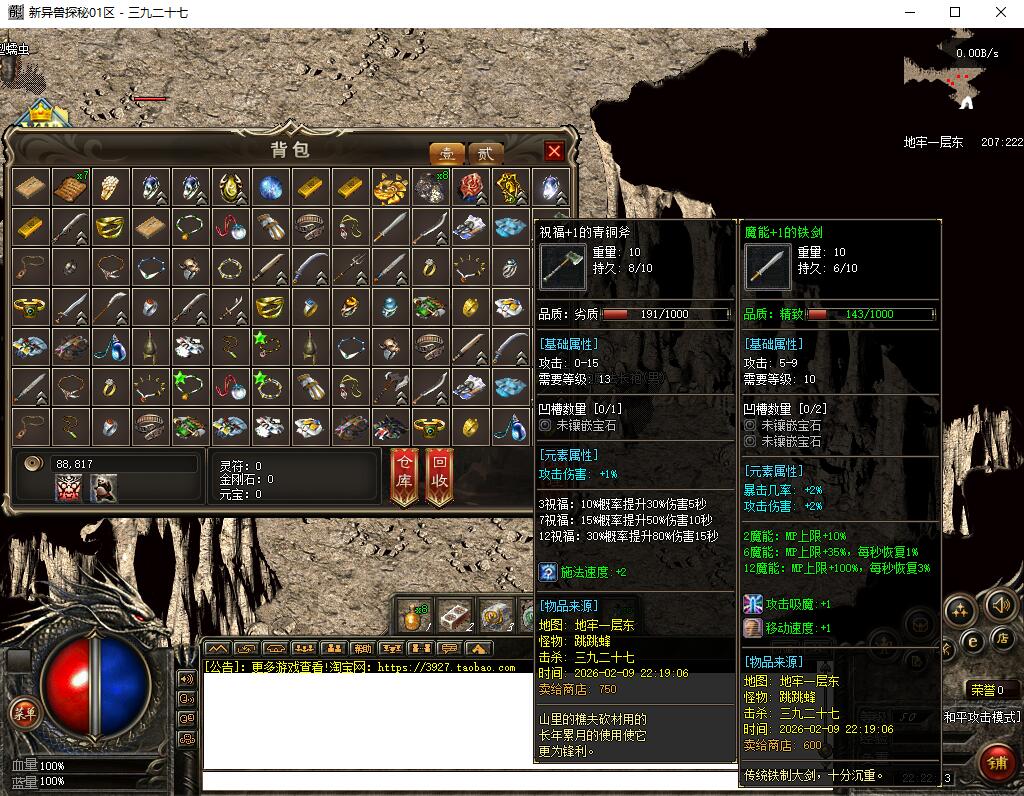Open the 菜单 menu button
The image size is (1024, 796).
pos(21,712)
